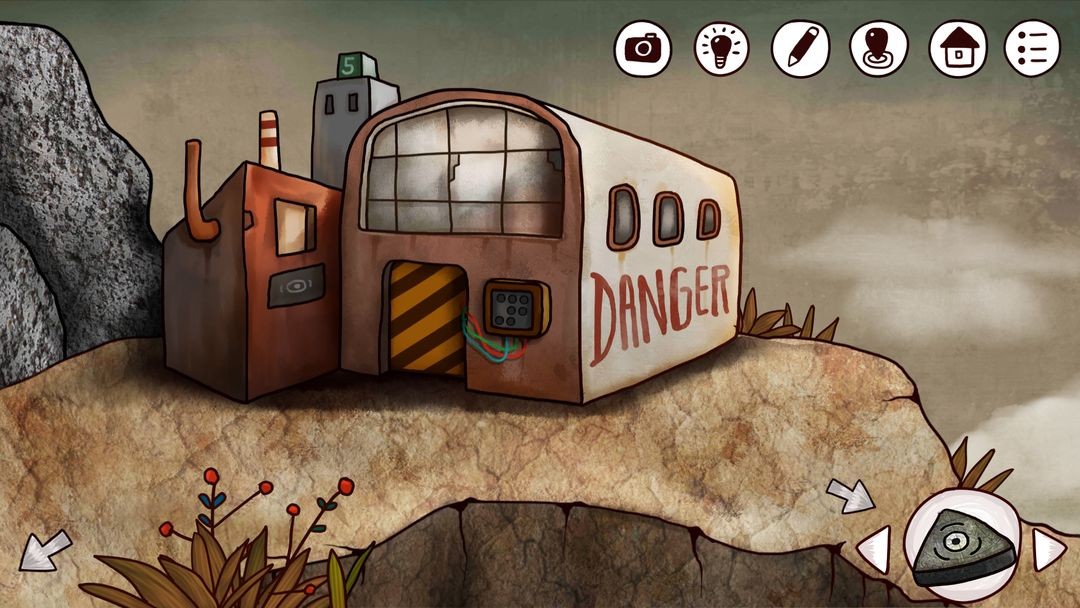
Task: Select the stone eye triangle inventory item
Action: (x=961, y=545)
